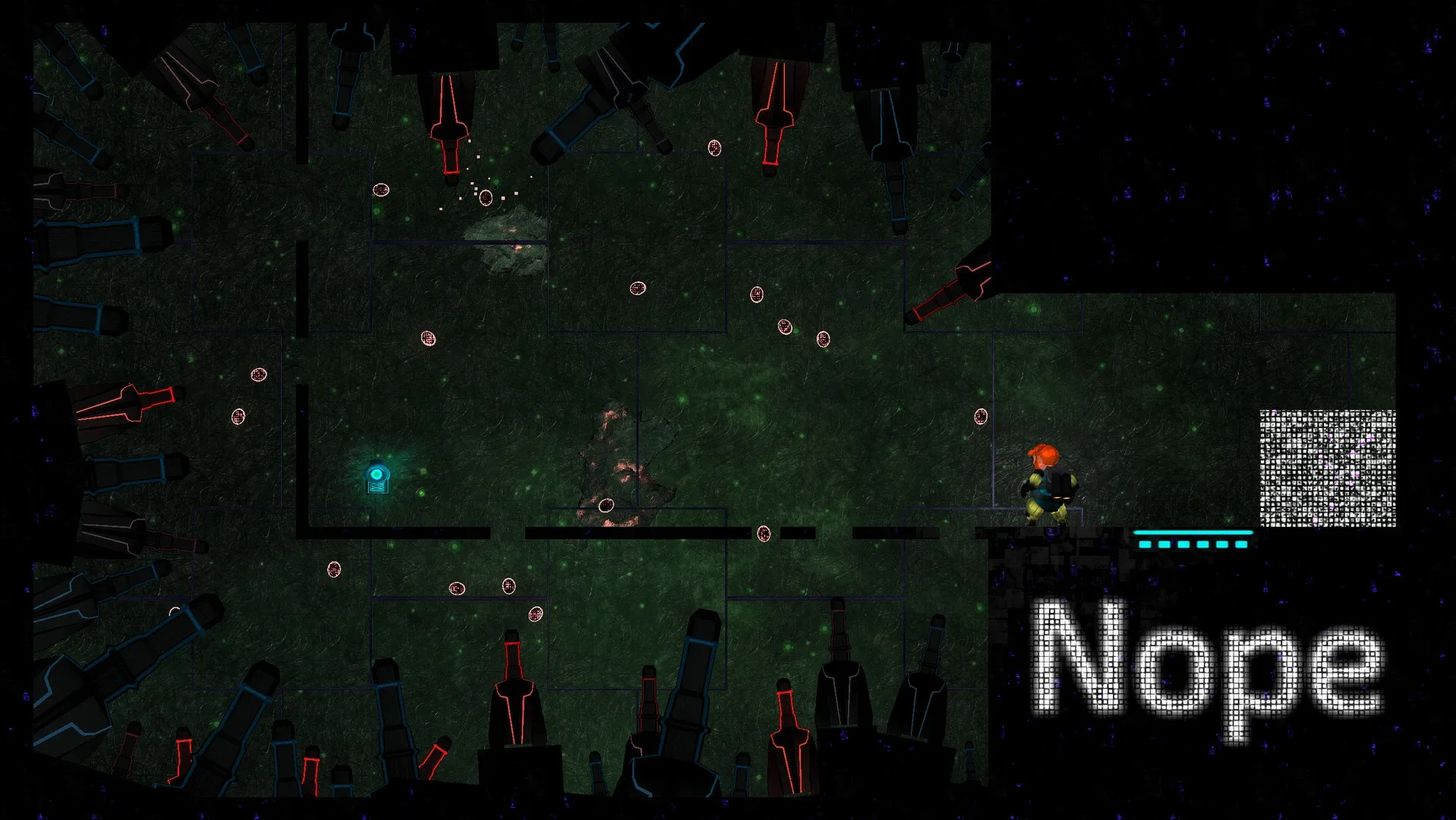
Task: Click the last cyan dash segment
Action: 1241,544
